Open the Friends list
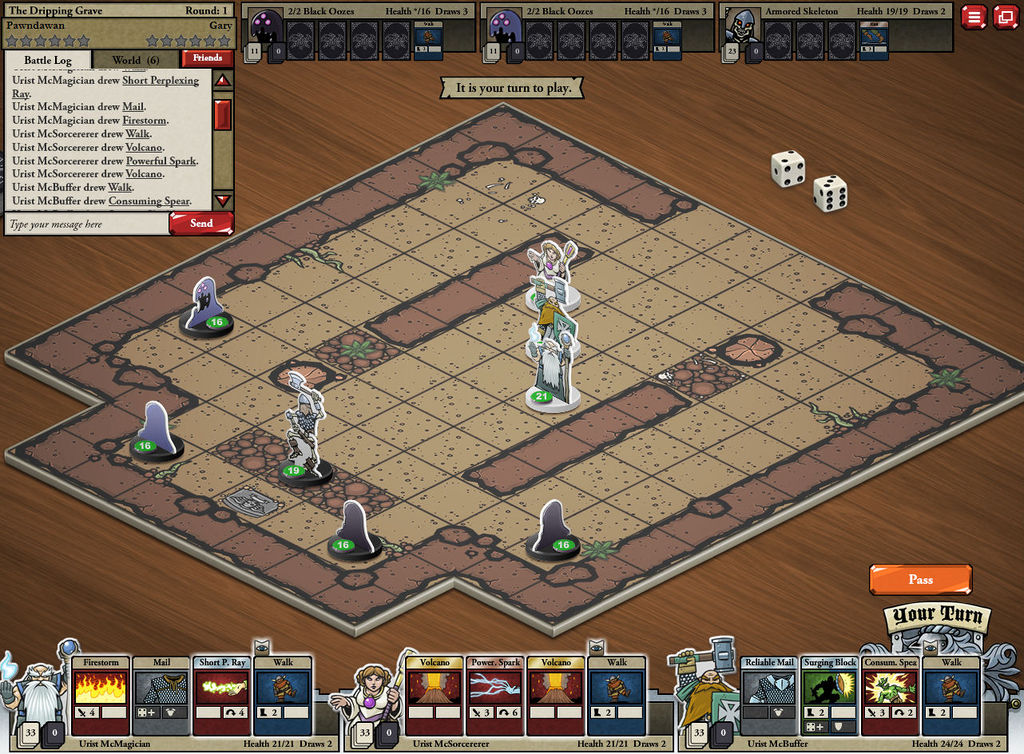This screenshot has height=754, width=1024. 207,58
